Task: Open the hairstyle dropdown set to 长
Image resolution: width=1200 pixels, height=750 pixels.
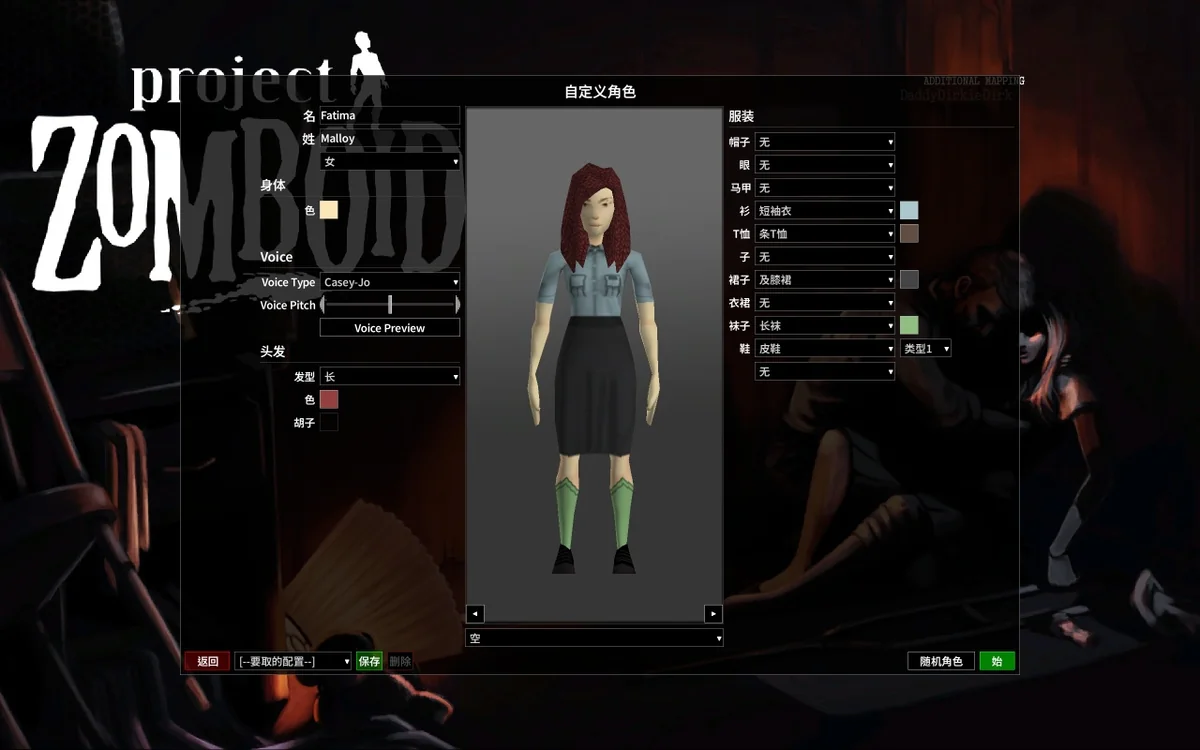Action: (x=390, y=377)
